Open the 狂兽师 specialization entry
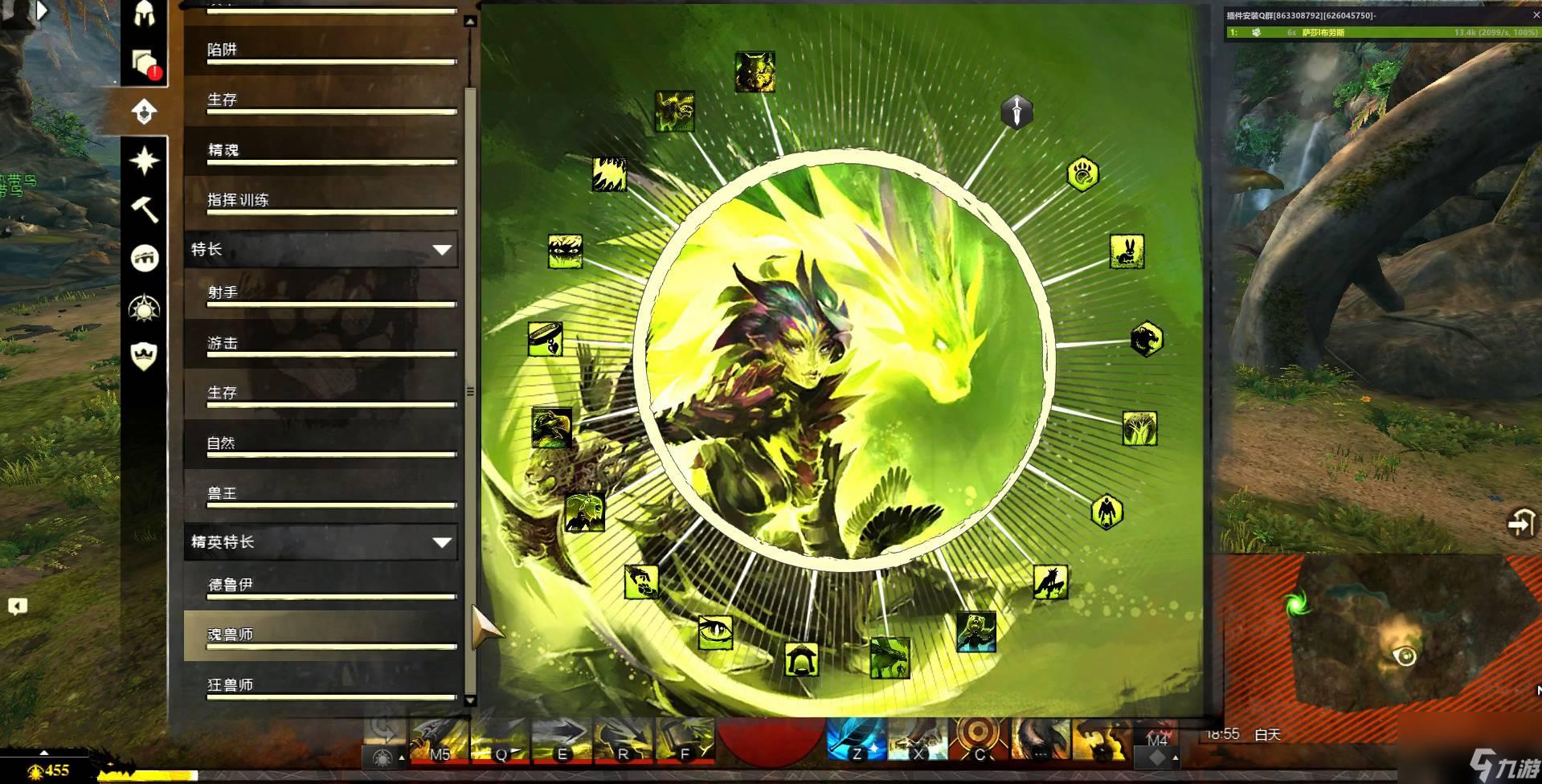Viewport: 1542px width, 784px height. point(321,684)
